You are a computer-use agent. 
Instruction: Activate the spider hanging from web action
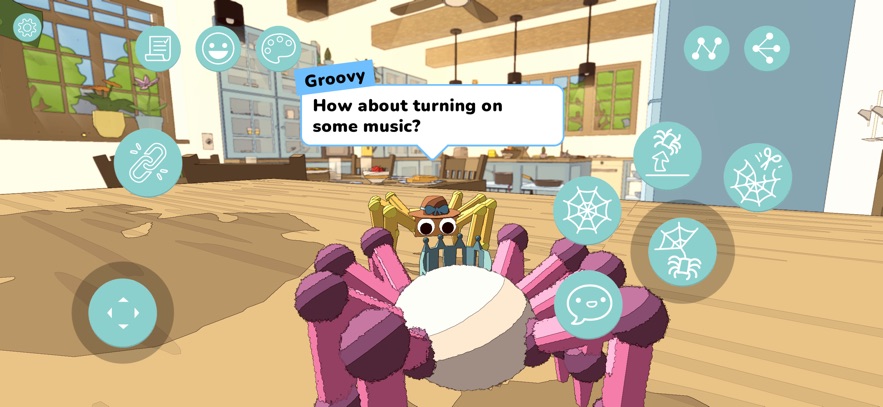682,251
